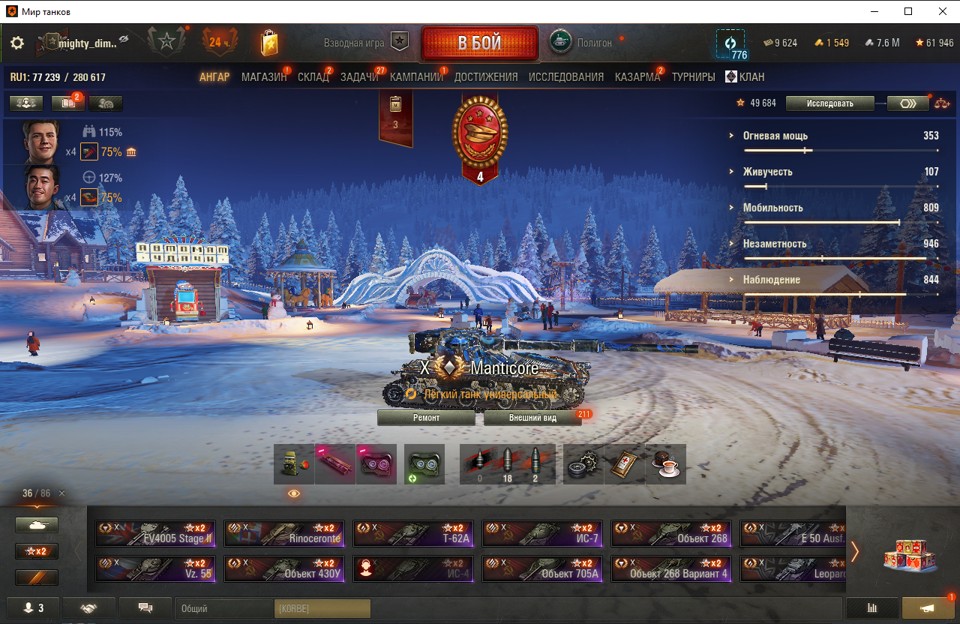Open the КАЗАРМА tab

(637, 77)
